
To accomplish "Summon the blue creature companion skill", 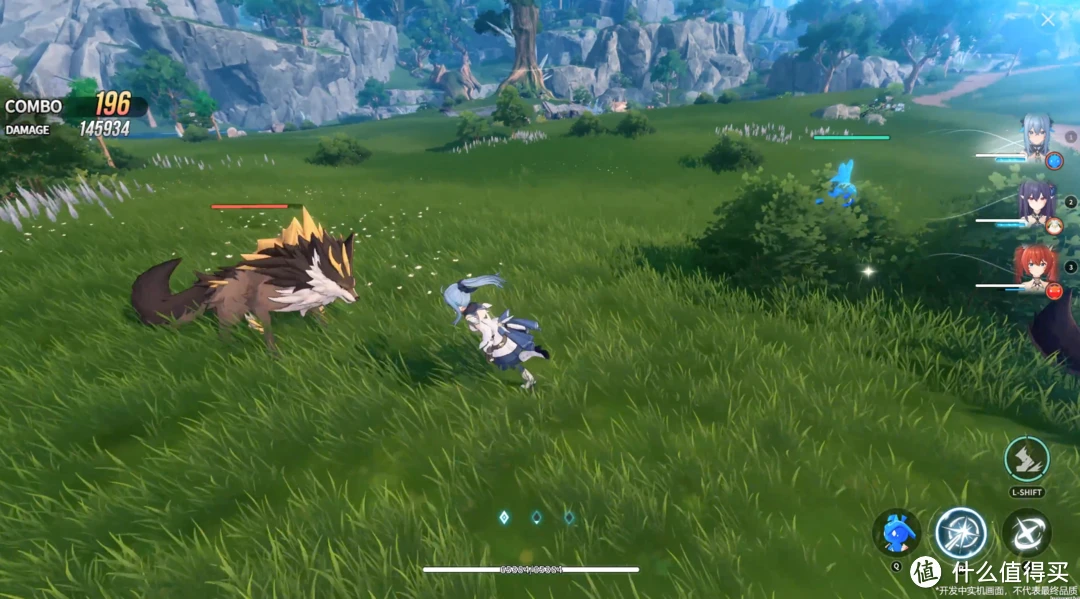I will point(896,531).
